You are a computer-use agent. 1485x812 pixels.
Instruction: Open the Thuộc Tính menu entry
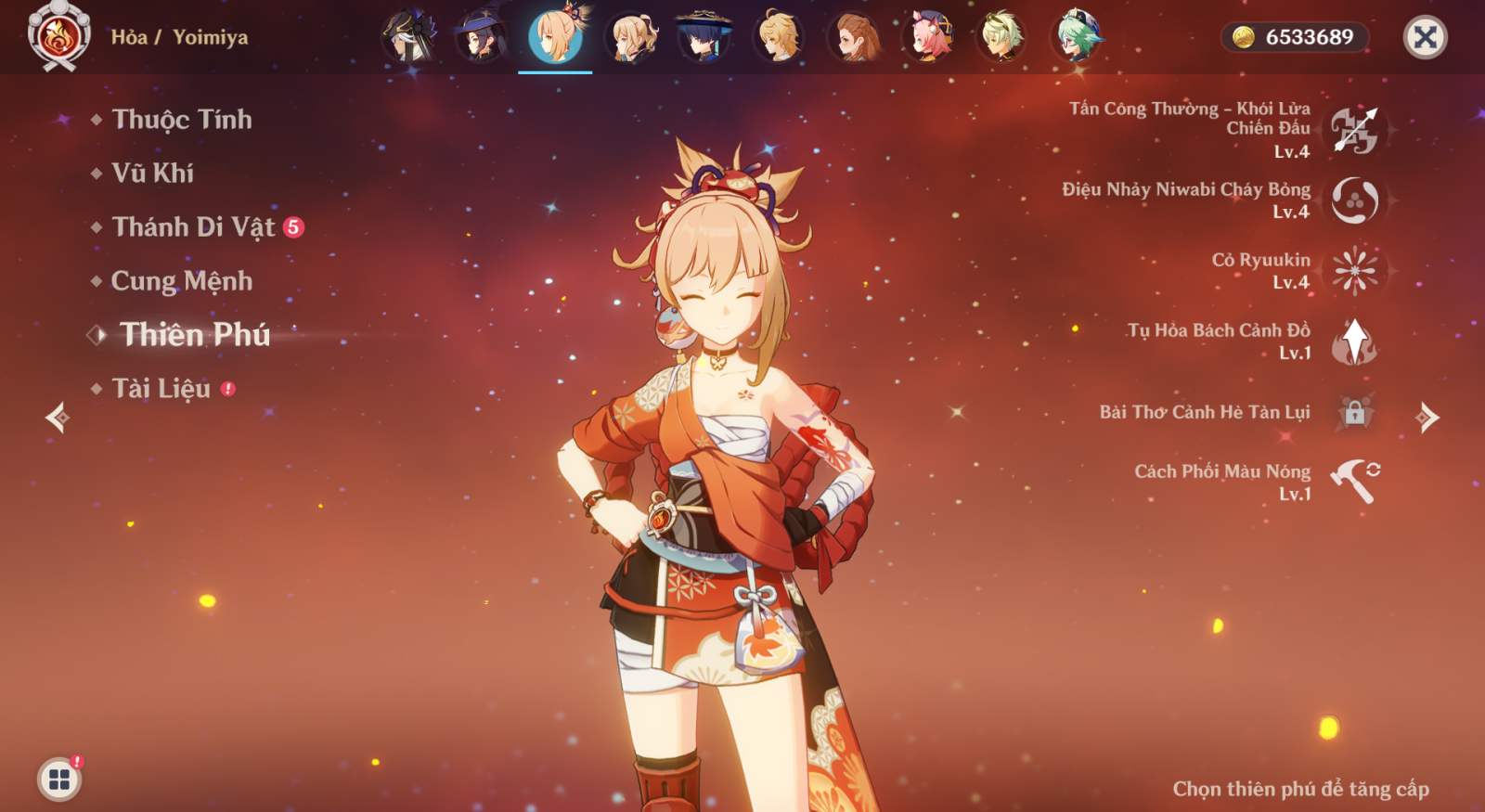(x=181, y=120)
